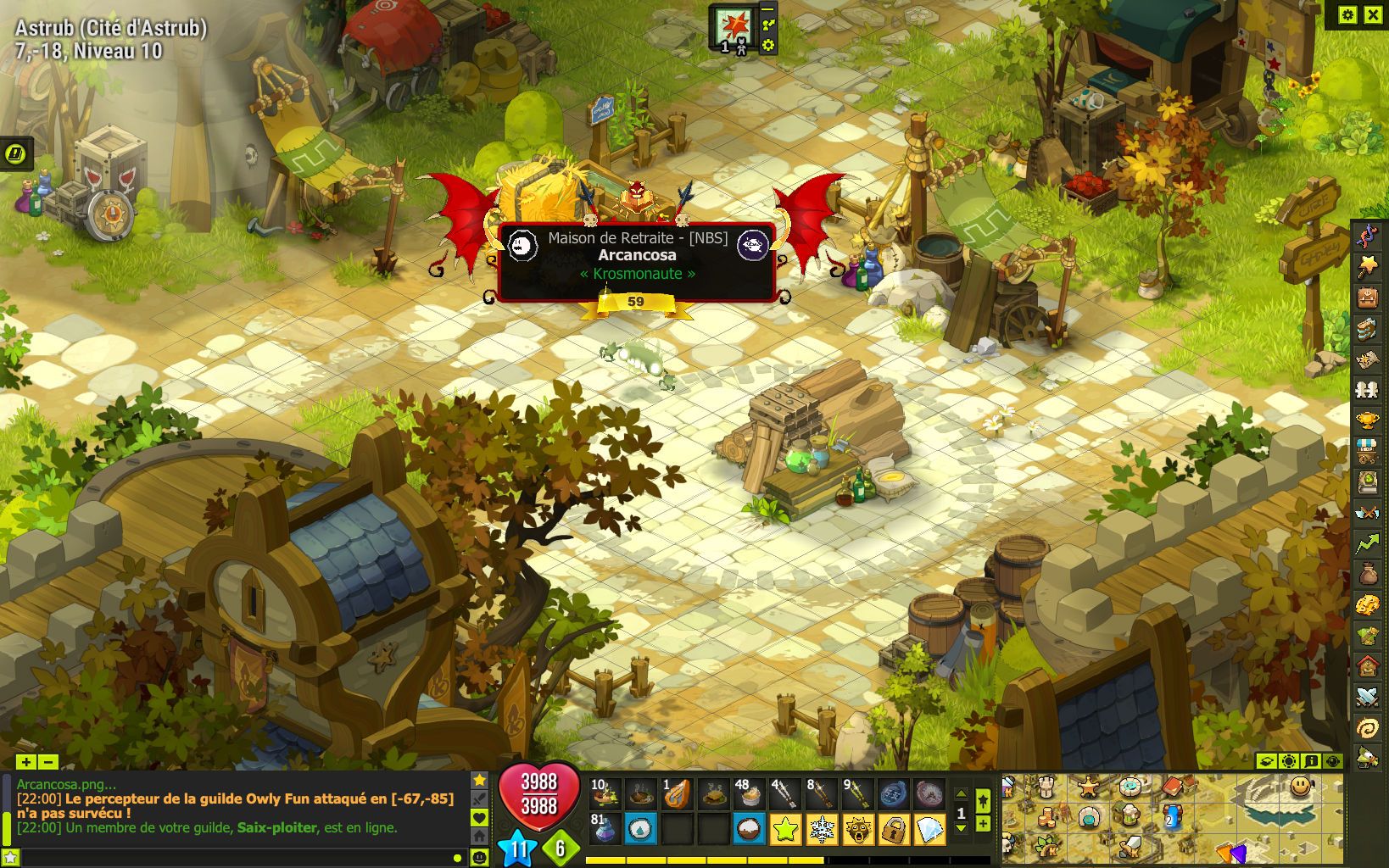Viewport: 1389px width, 868px height.
Task: Switch shortcut bar page with the up arrow
Action: (x=961, y=795)
